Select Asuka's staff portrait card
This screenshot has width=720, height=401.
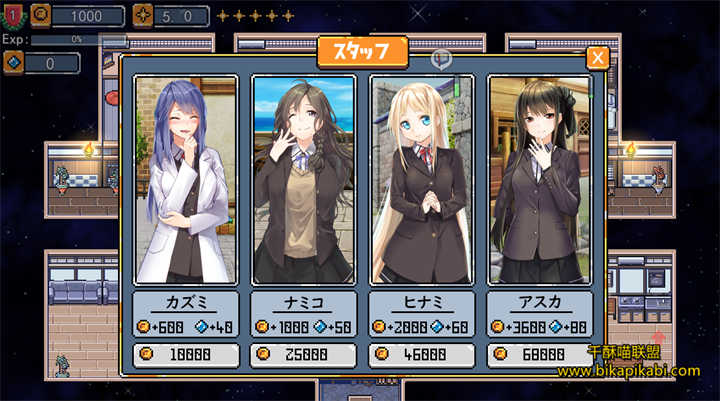(539, 180)
